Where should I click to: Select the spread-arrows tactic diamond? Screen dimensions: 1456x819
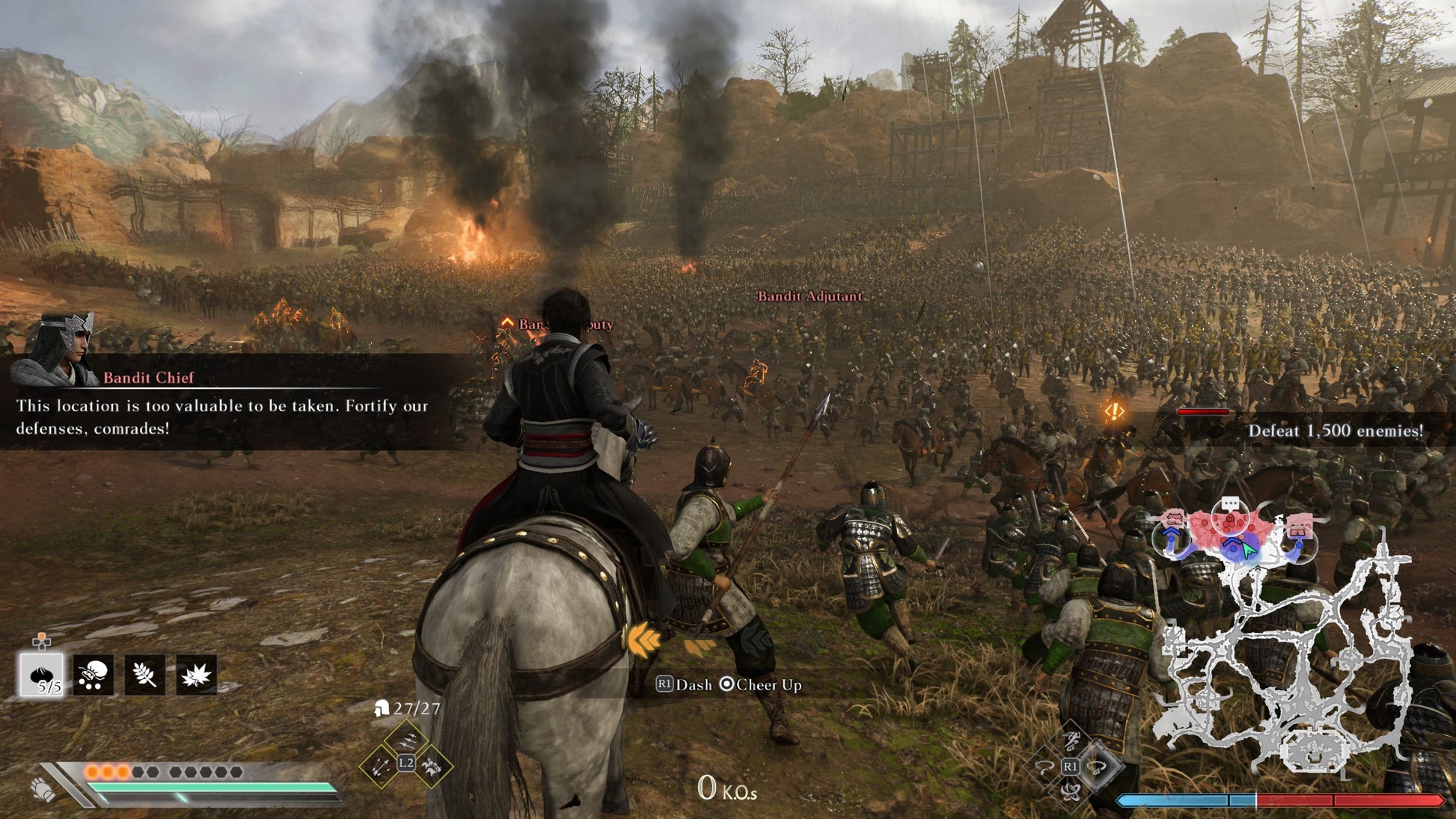point(380,767)
